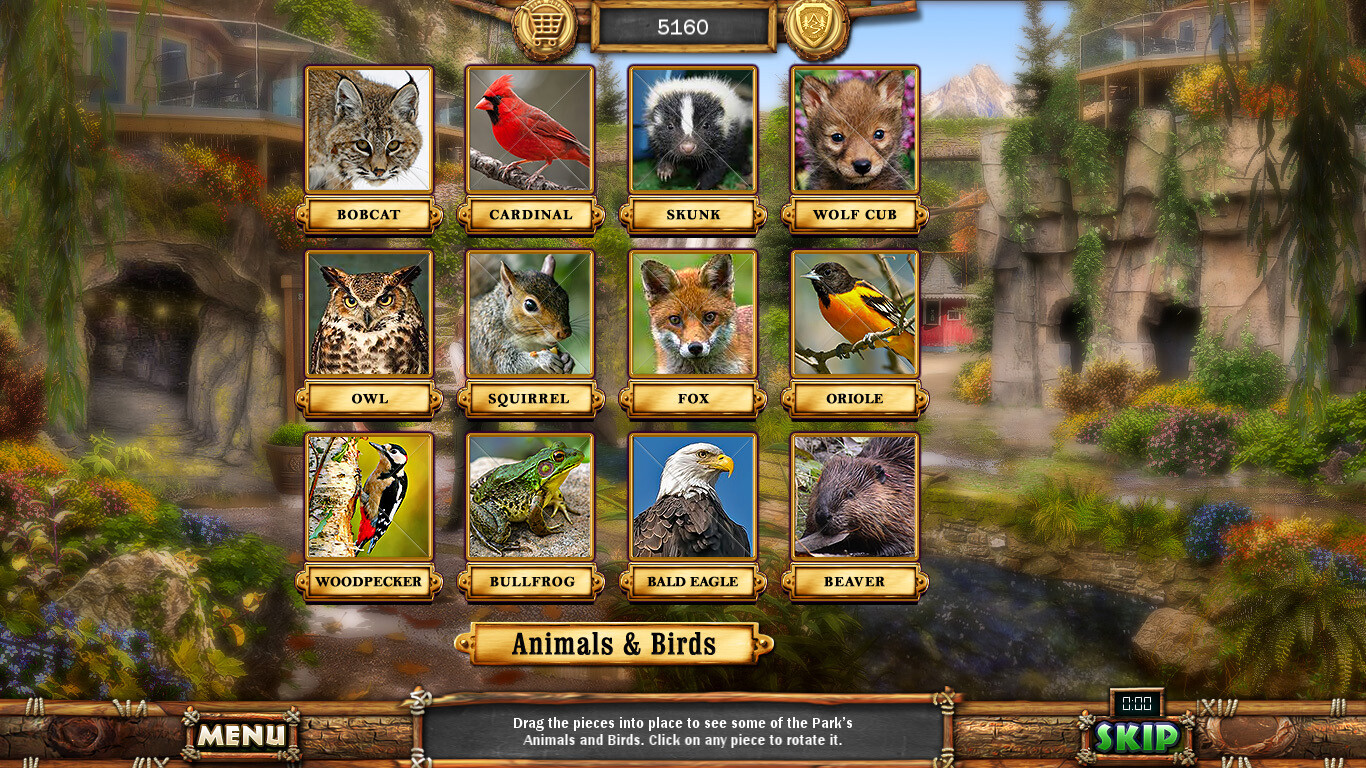Click the Animals & Birds banner
1366x768 pixels.
click(x=613, y=644)
